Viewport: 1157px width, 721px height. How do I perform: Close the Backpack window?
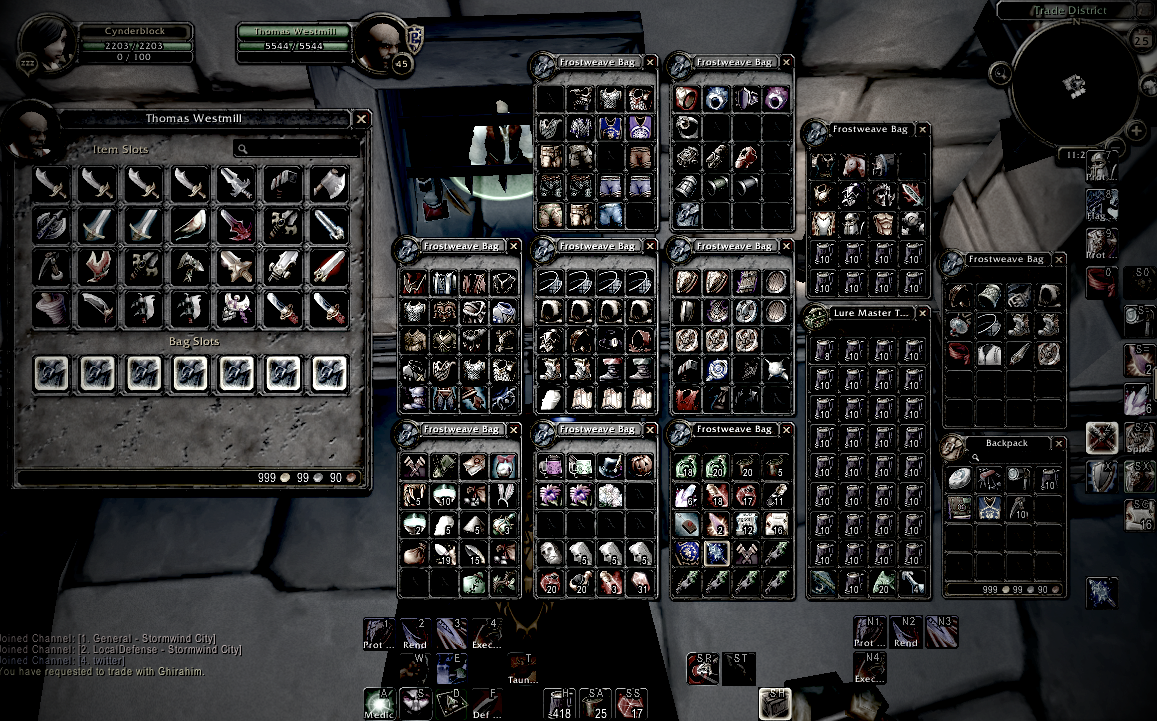click(1058, 442)
